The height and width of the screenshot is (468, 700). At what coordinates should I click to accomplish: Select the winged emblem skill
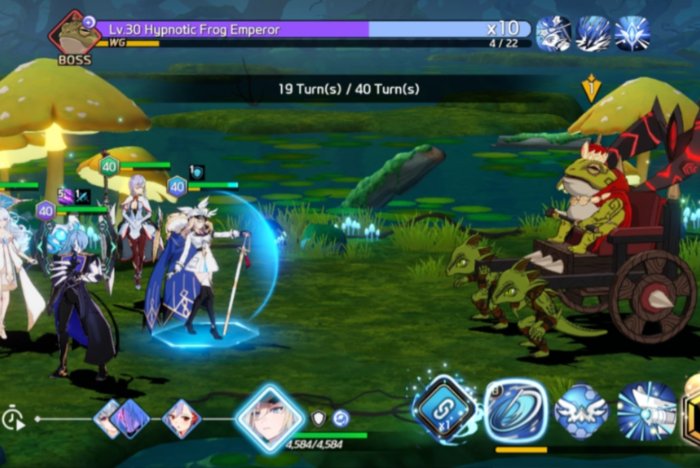point(582,411)
